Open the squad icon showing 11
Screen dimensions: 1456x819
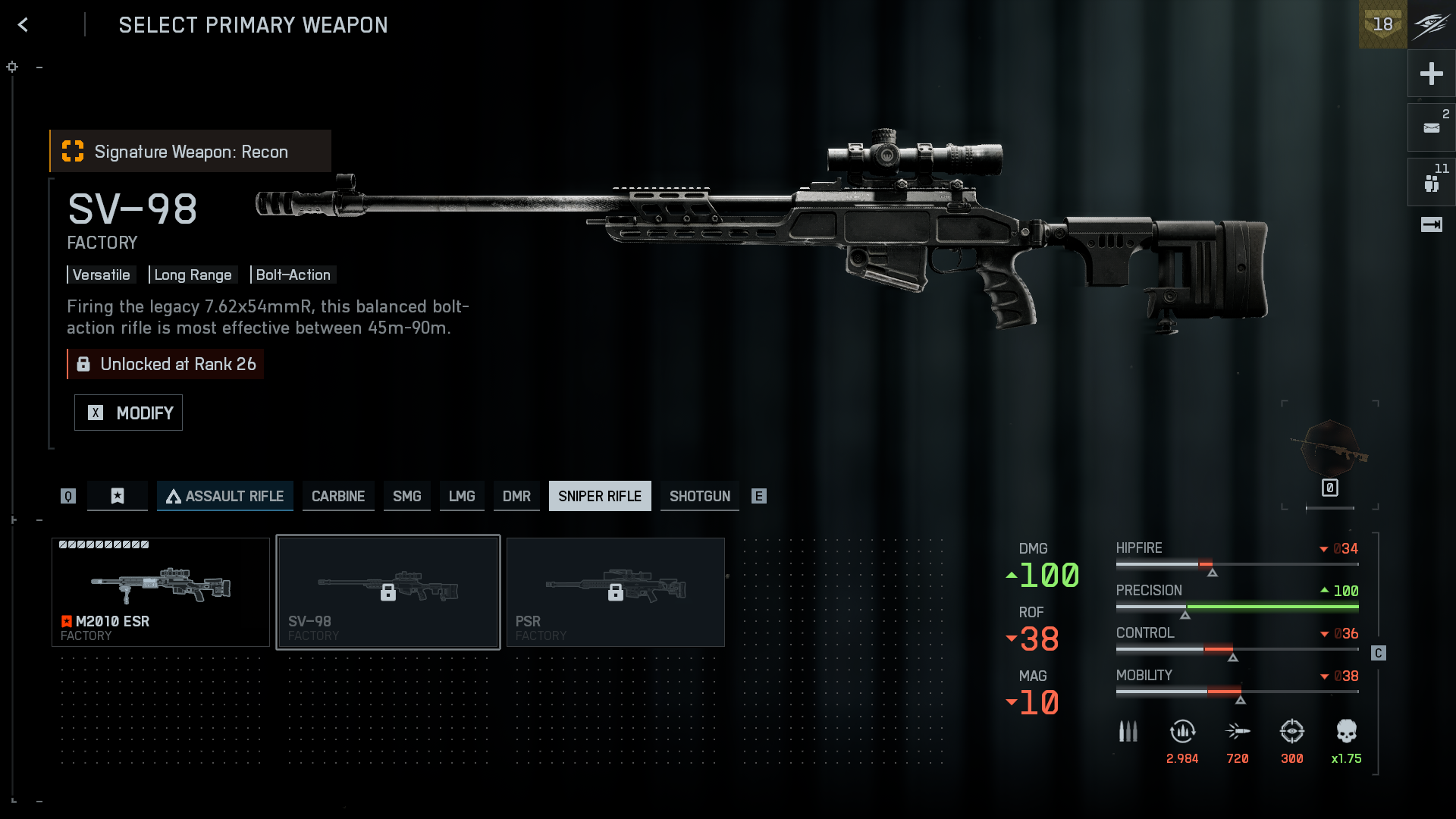pyautogui.click(x=1431, y=182)
